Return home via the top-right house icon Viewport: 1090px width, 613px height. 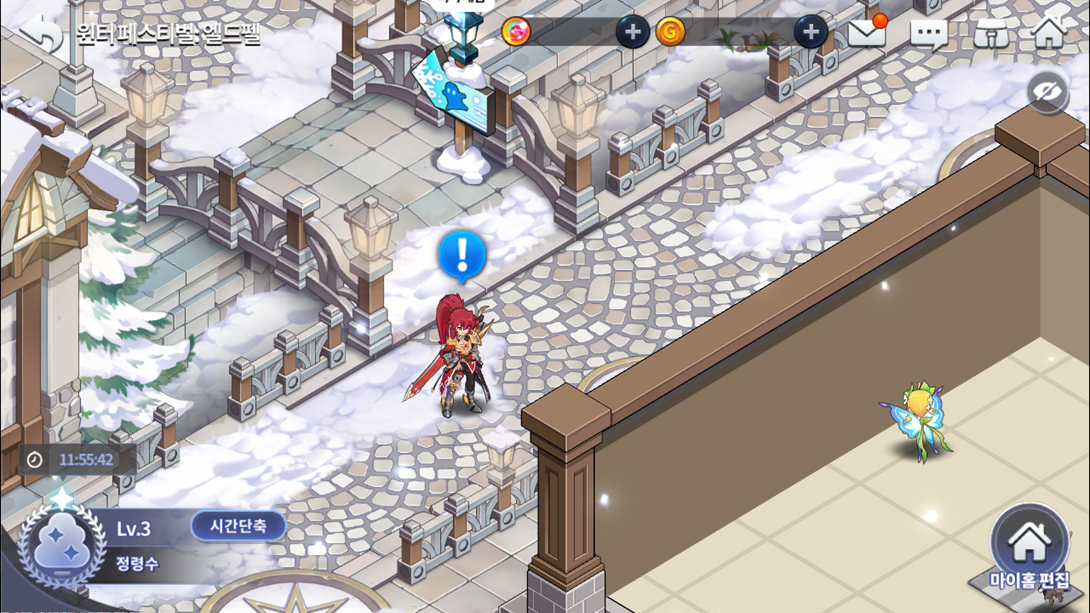(x=1049, y=33)
